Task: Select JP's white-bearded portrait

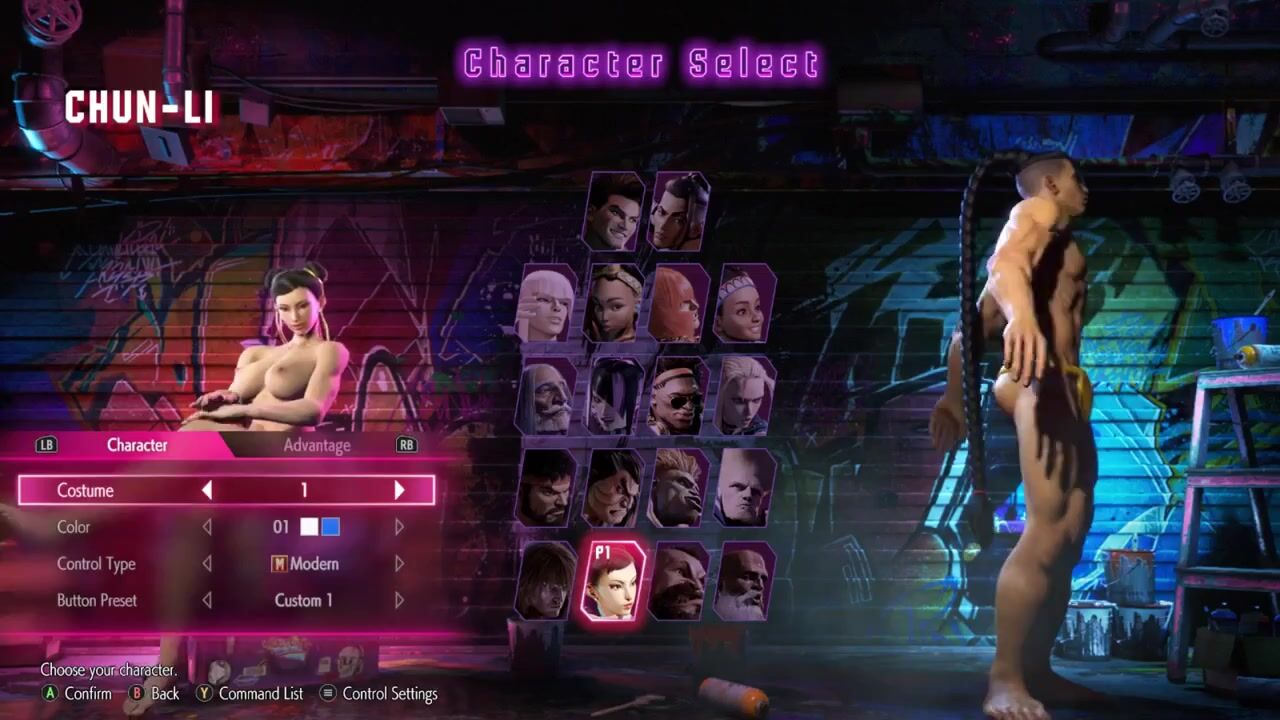Action: [x=547, y=396]
